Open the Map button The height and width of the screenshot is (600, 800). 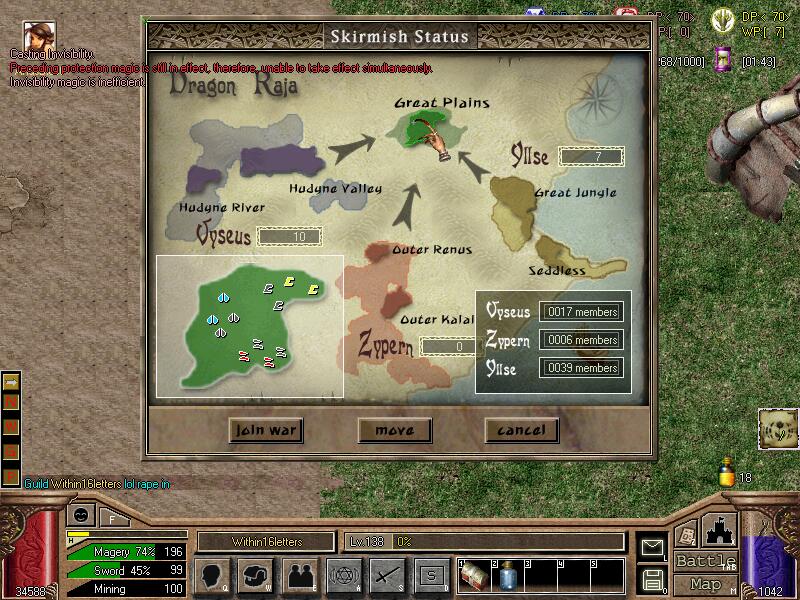pyautogui.click(x=706, y=584)
